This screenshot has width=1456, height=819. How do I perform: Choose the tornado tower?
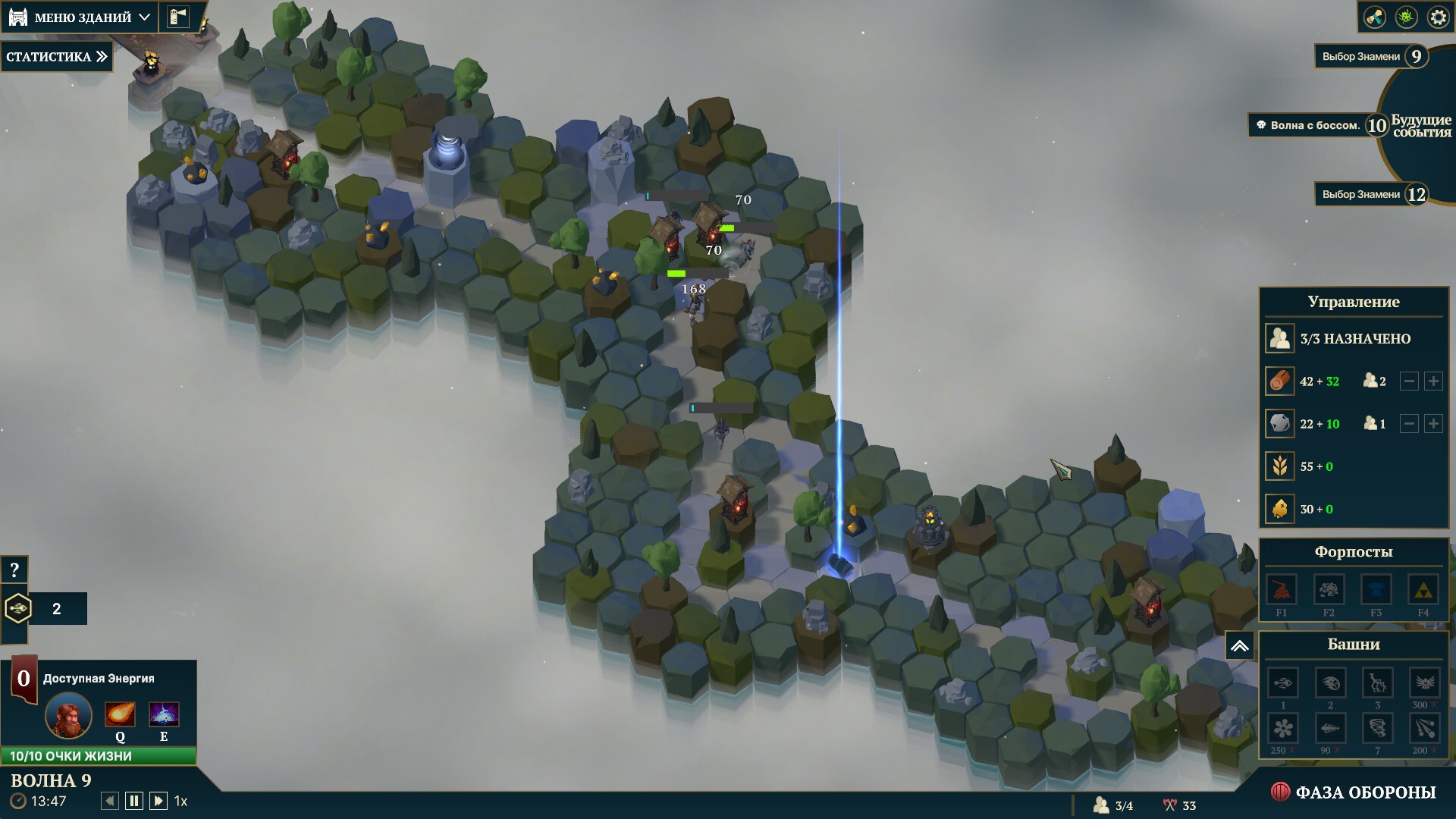1377,729
